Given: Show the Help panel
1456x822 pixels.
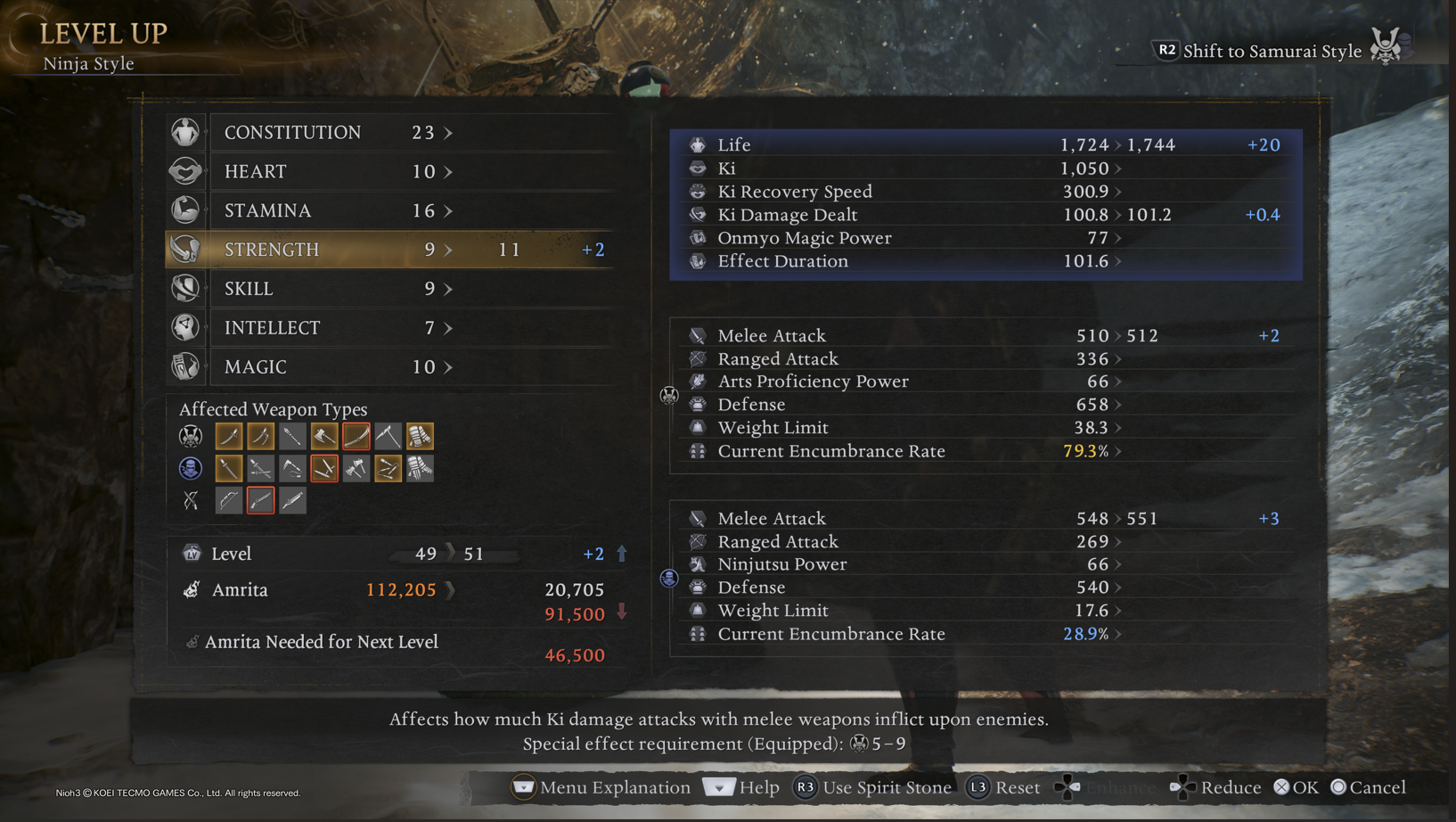Looking at the screenshot, I should tap(741, 788).
